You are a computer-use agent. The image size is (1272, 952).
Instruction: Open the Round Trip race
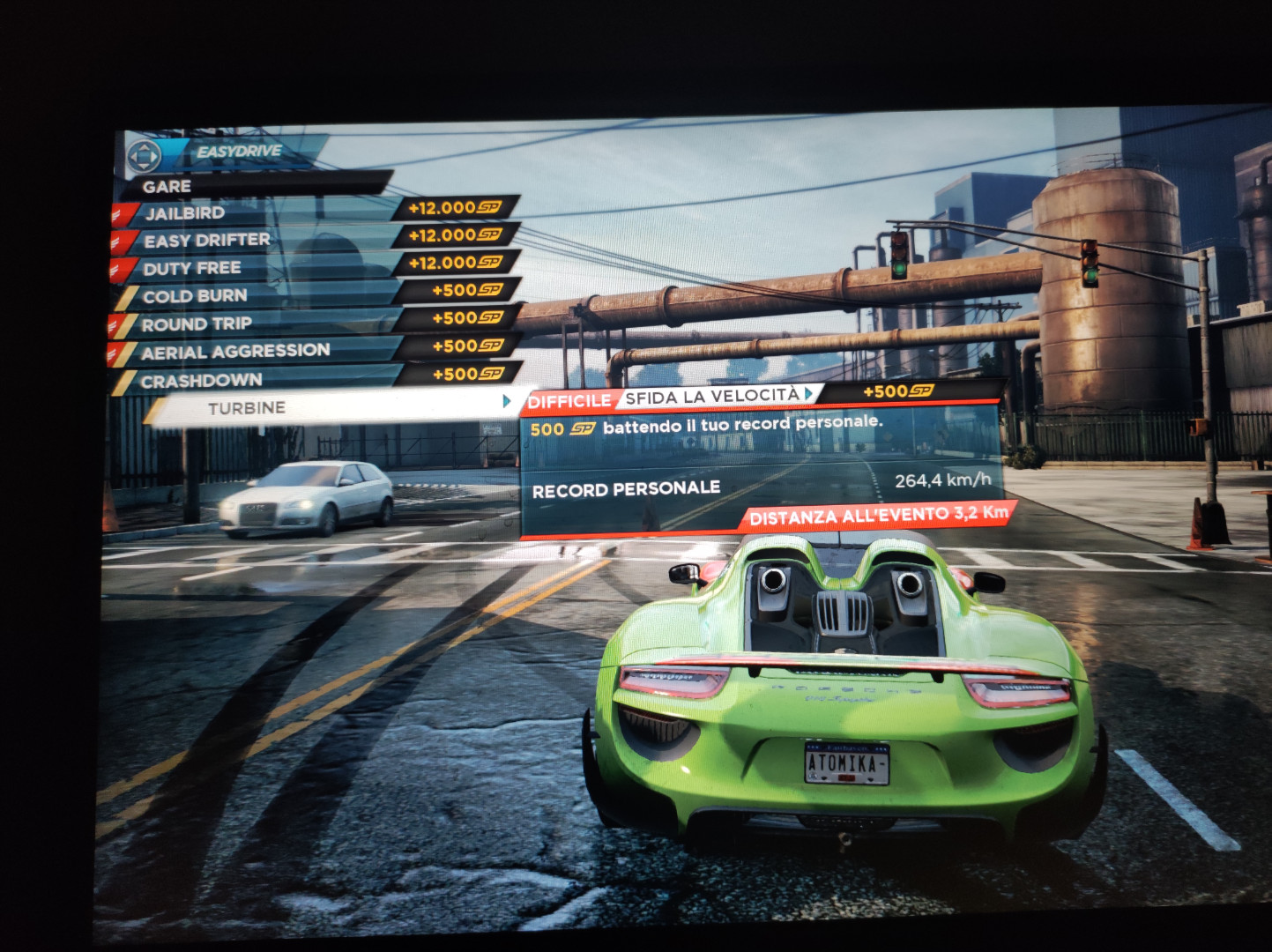[197, 324]
